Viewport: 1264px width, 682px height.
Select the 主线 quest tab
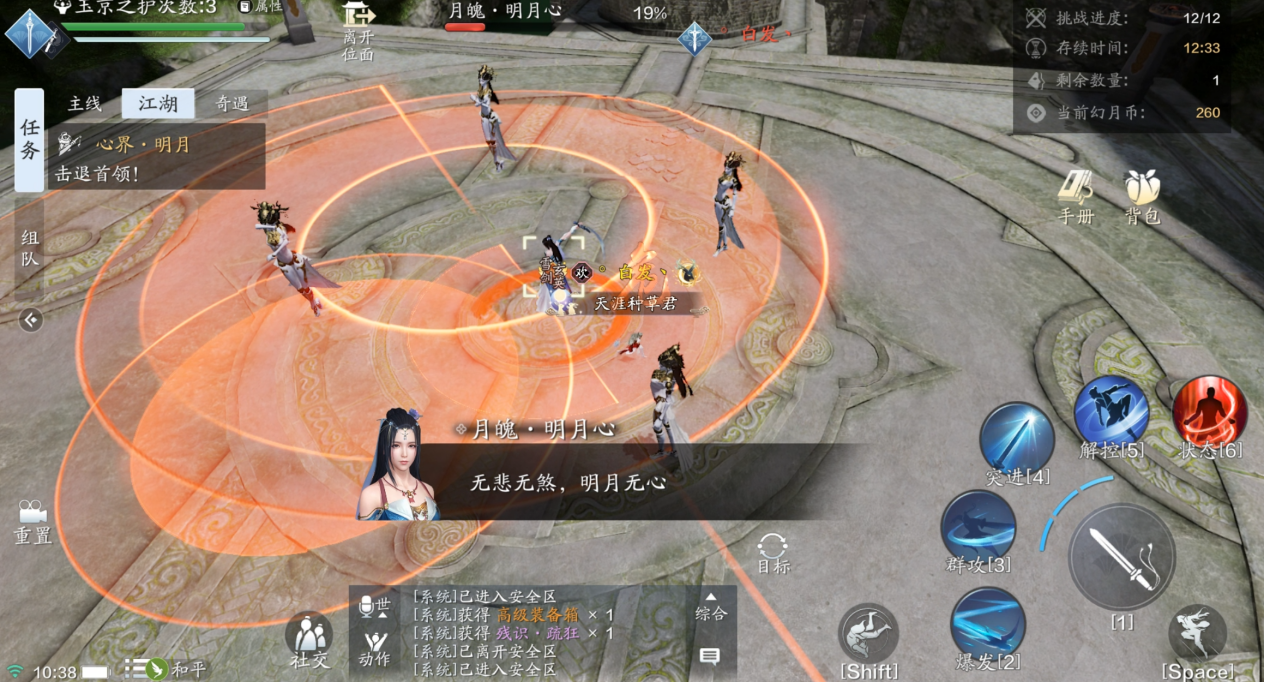tap(85, 103)
